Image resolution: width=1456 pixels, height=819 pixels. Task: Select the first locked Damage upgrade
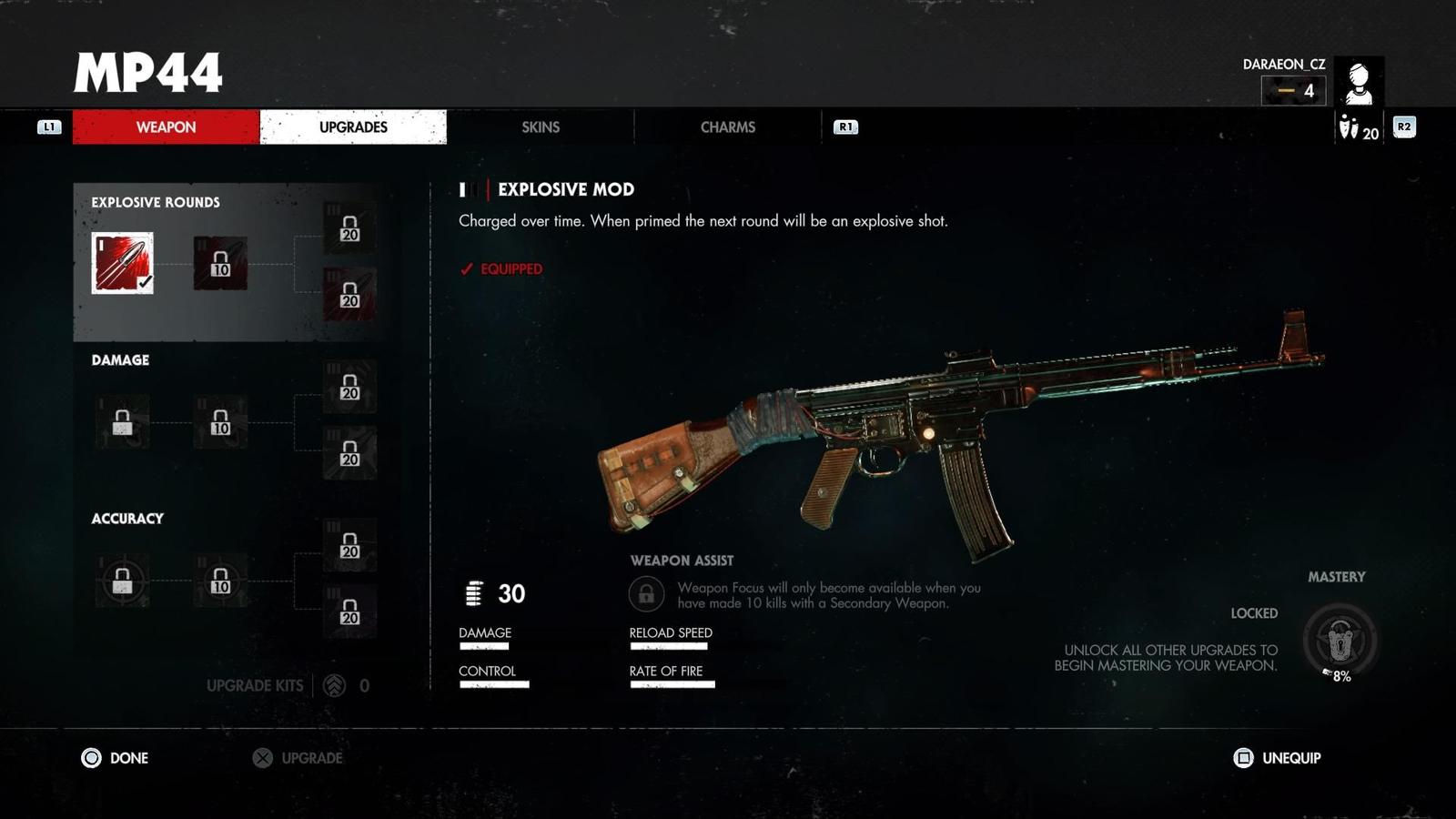click(x=123, y=422)
